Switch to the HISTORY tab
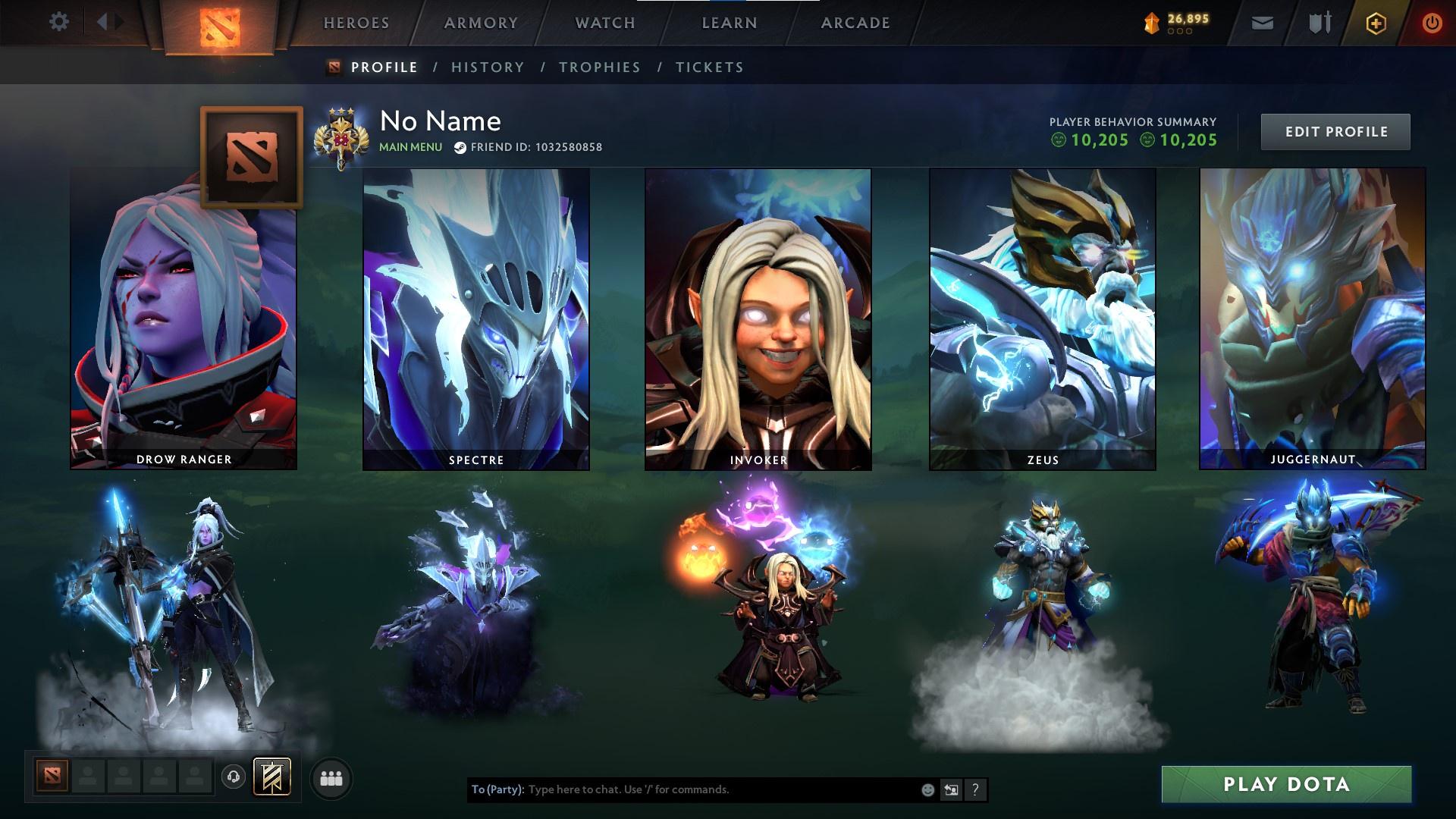The height and width of the screenshot is (819, 1456). 486,67
